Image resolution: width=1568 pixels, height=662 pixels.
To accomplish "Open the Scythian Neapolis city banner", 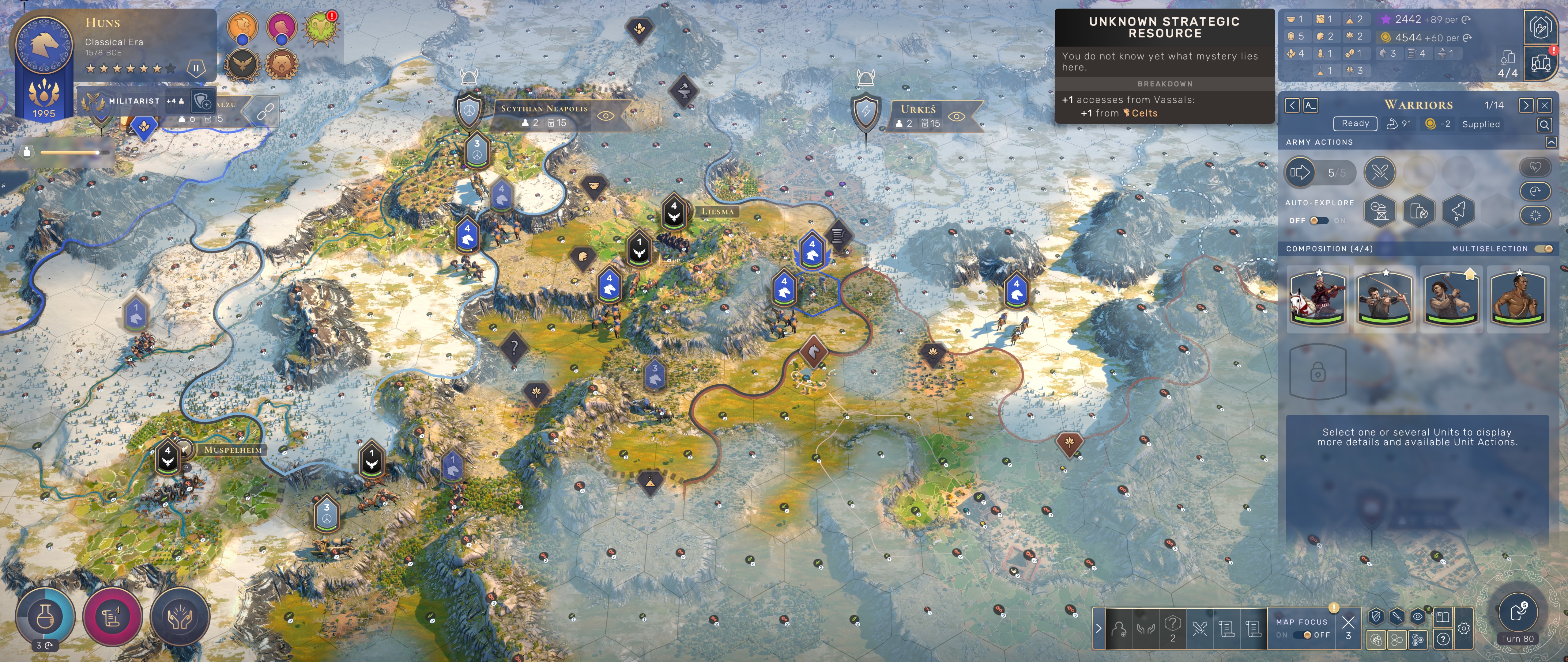I will tap(544, 109).
